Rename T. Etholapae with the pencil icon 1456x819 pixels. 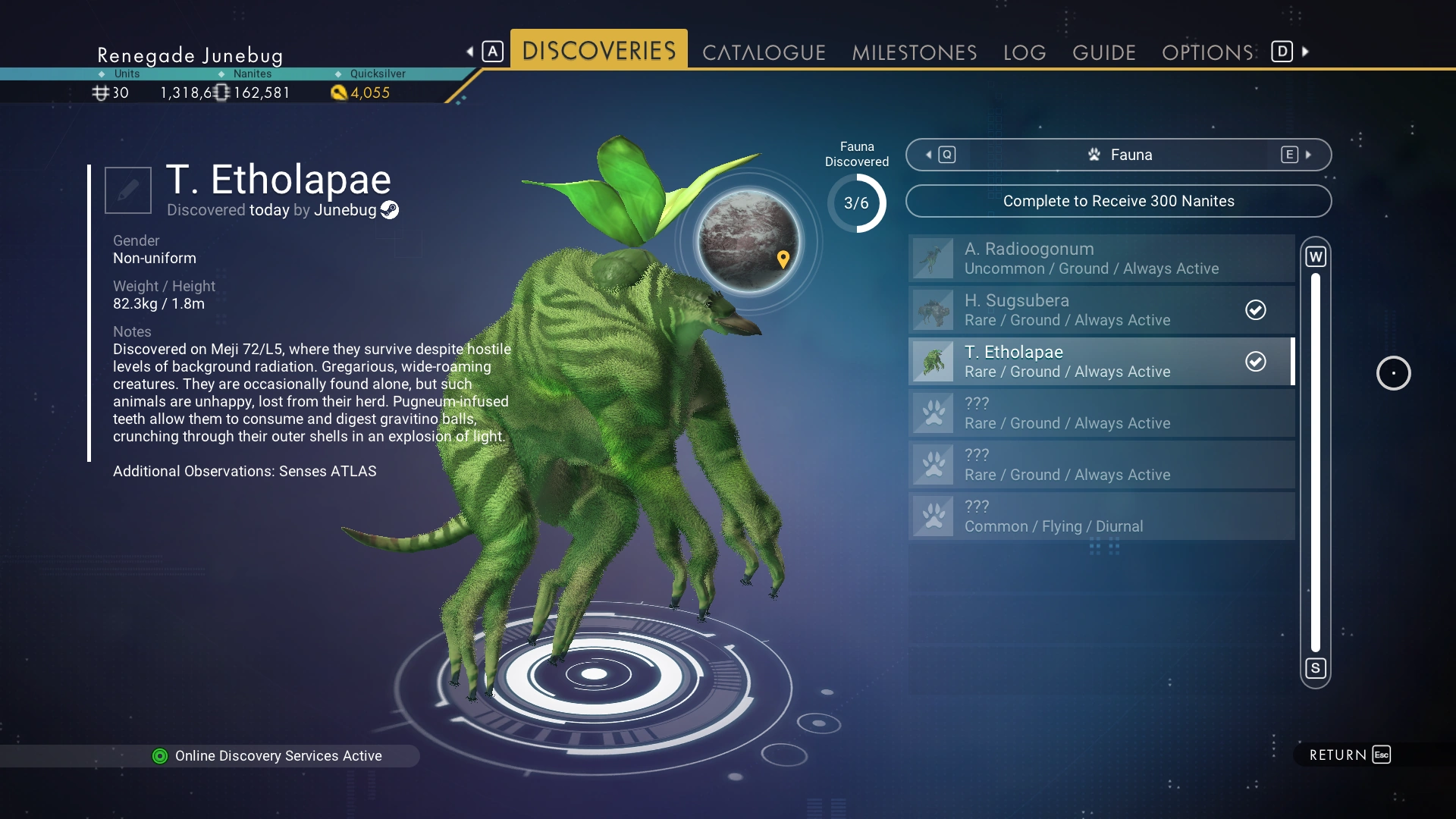pos(127,190)
